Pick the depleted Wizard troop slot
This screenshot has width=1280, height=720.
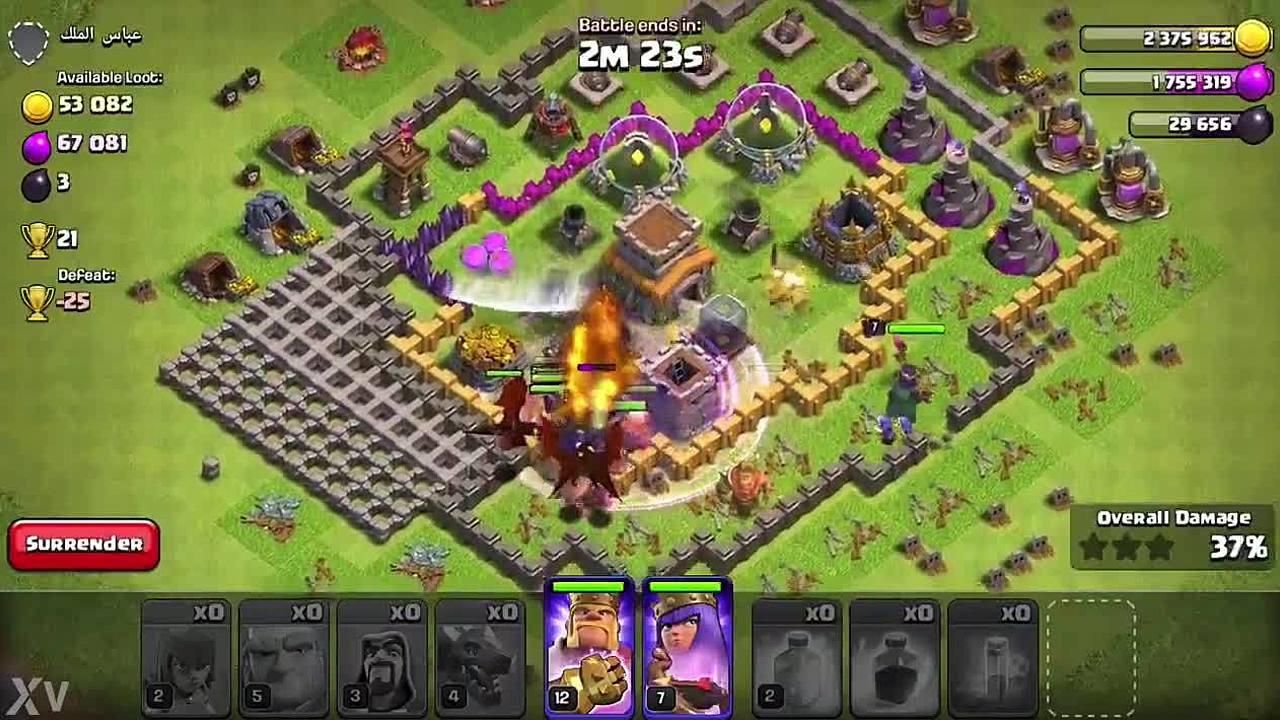tap(381, 657)
